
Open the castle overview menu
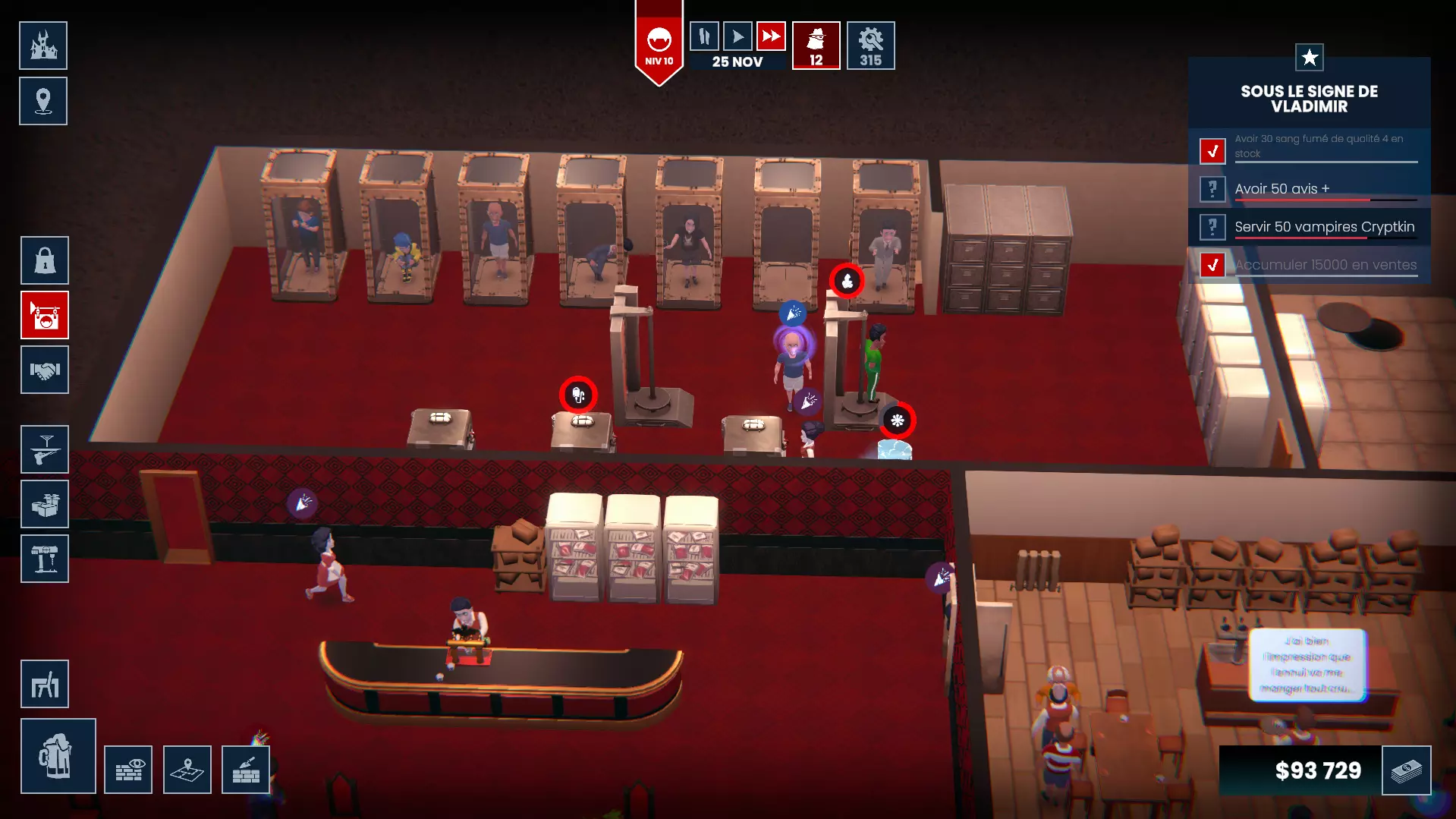pyautogui.click(x=43, y=46)
